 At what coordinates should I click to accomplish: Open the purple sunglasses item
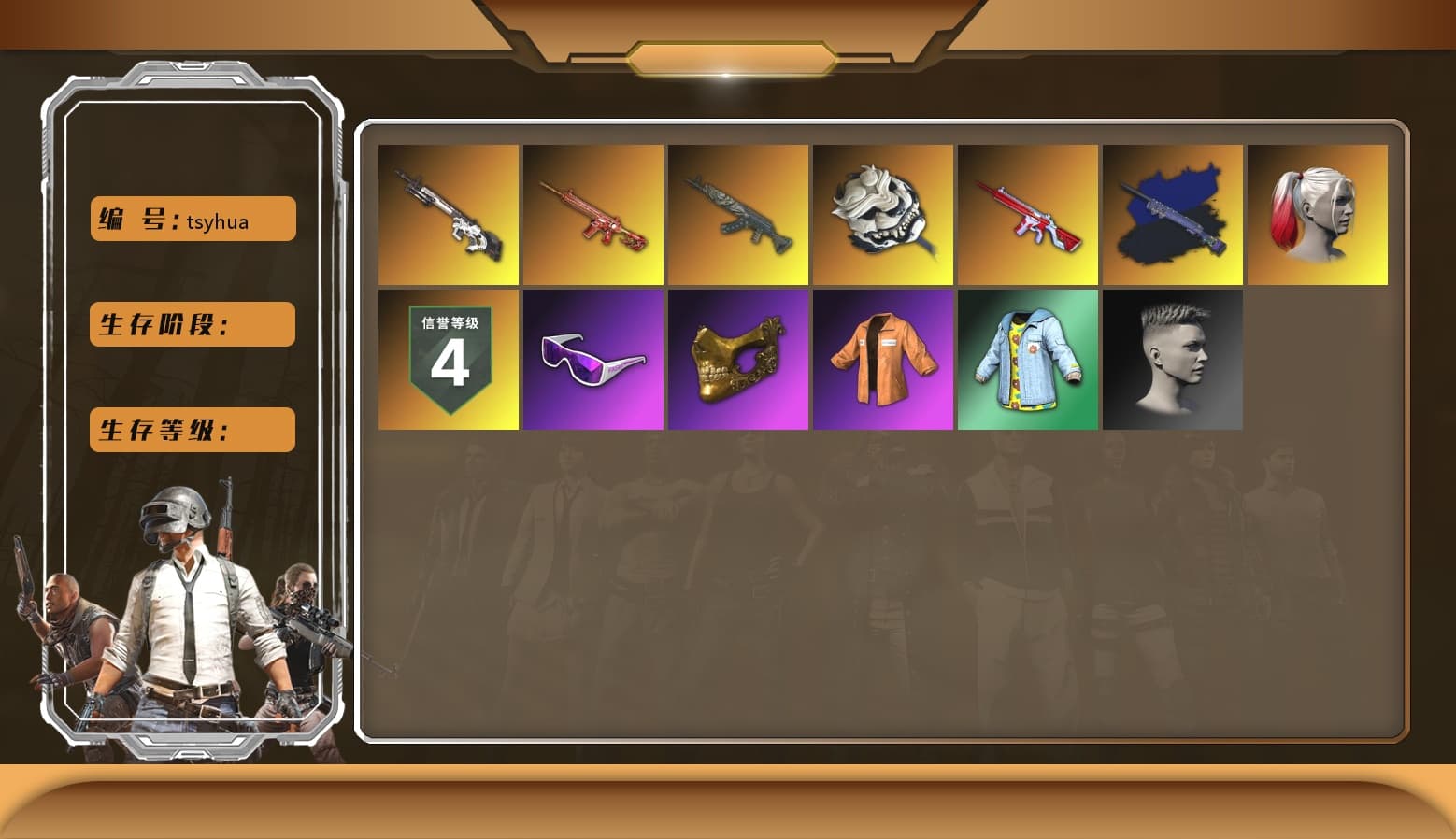pos(593,360)
